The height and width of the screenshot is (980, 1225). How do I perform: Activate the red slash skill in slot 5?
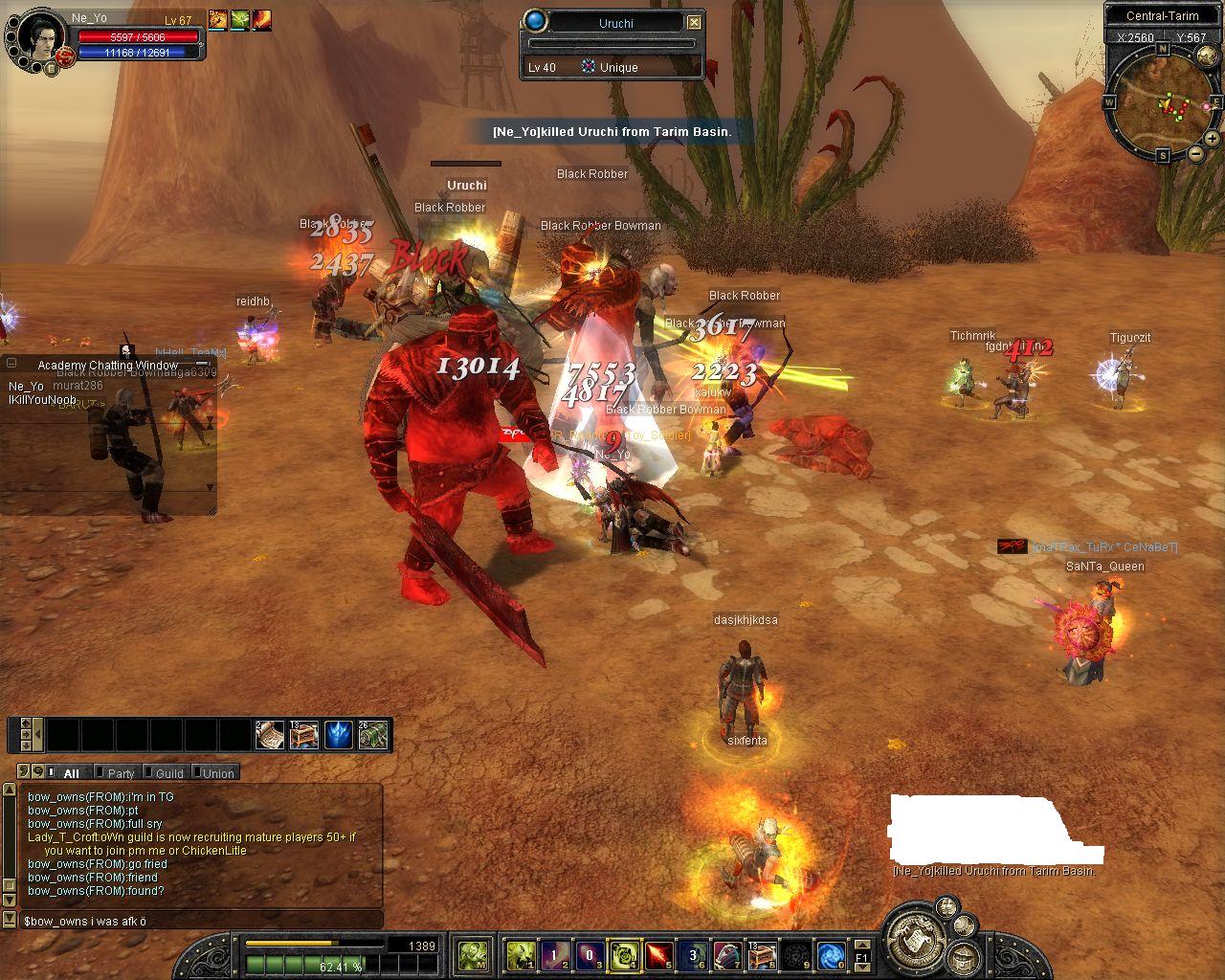tap(658, 954)
